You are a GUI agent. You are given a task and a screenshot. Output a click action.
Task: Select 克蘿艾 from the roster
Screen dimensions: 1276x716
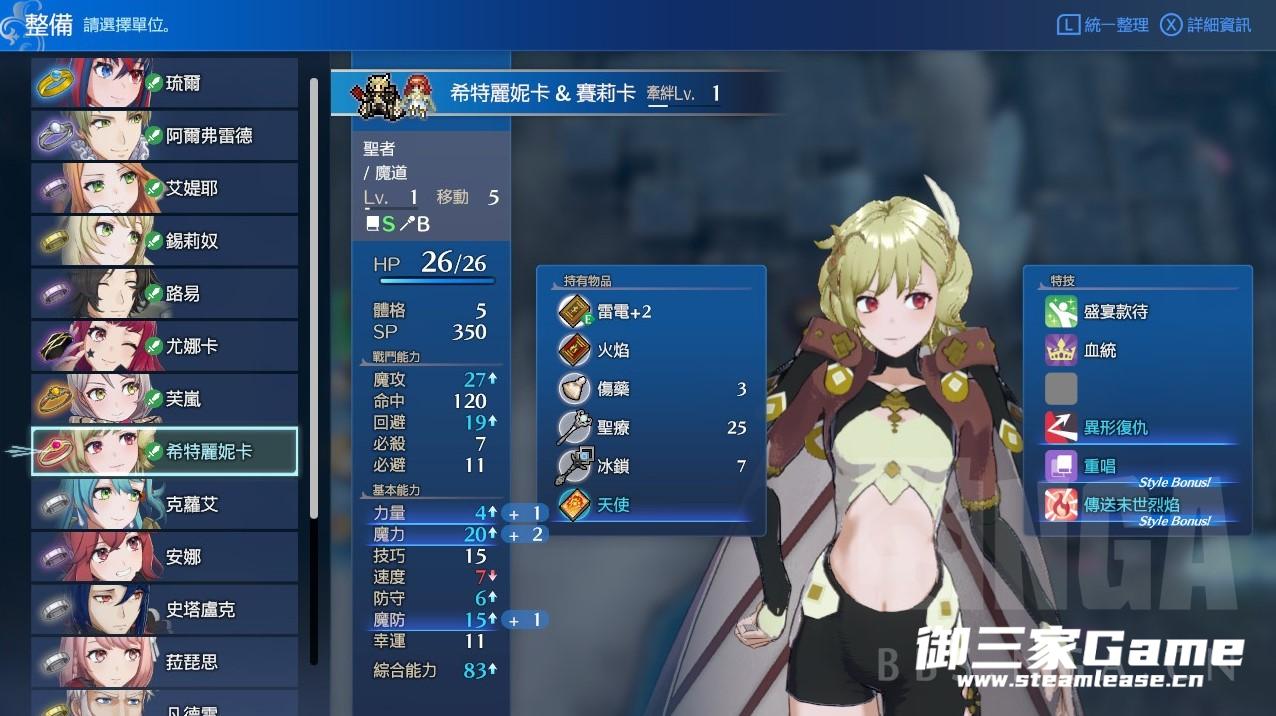(x=165, y=504)
